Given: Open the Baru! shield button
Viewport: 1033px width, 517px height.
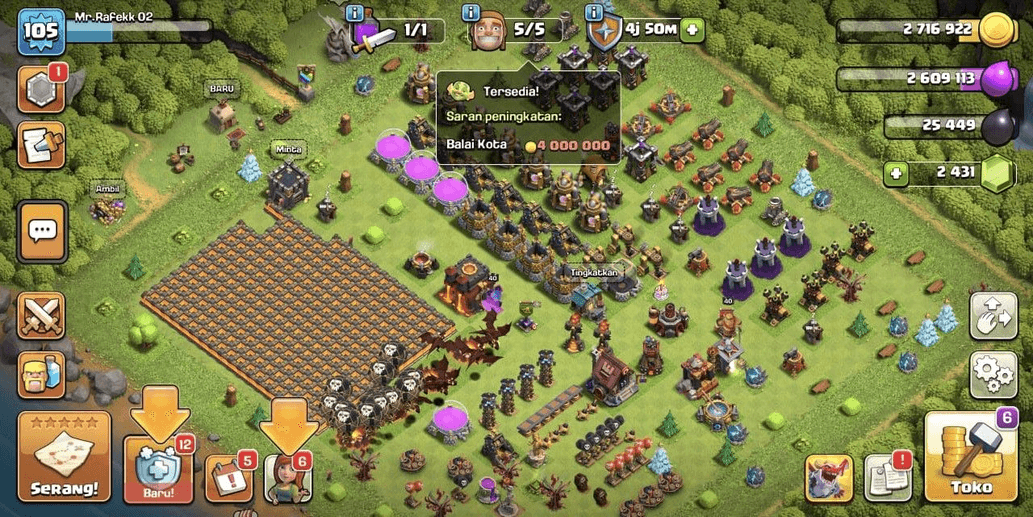Looking at the screenshot, I should [156, 470].
